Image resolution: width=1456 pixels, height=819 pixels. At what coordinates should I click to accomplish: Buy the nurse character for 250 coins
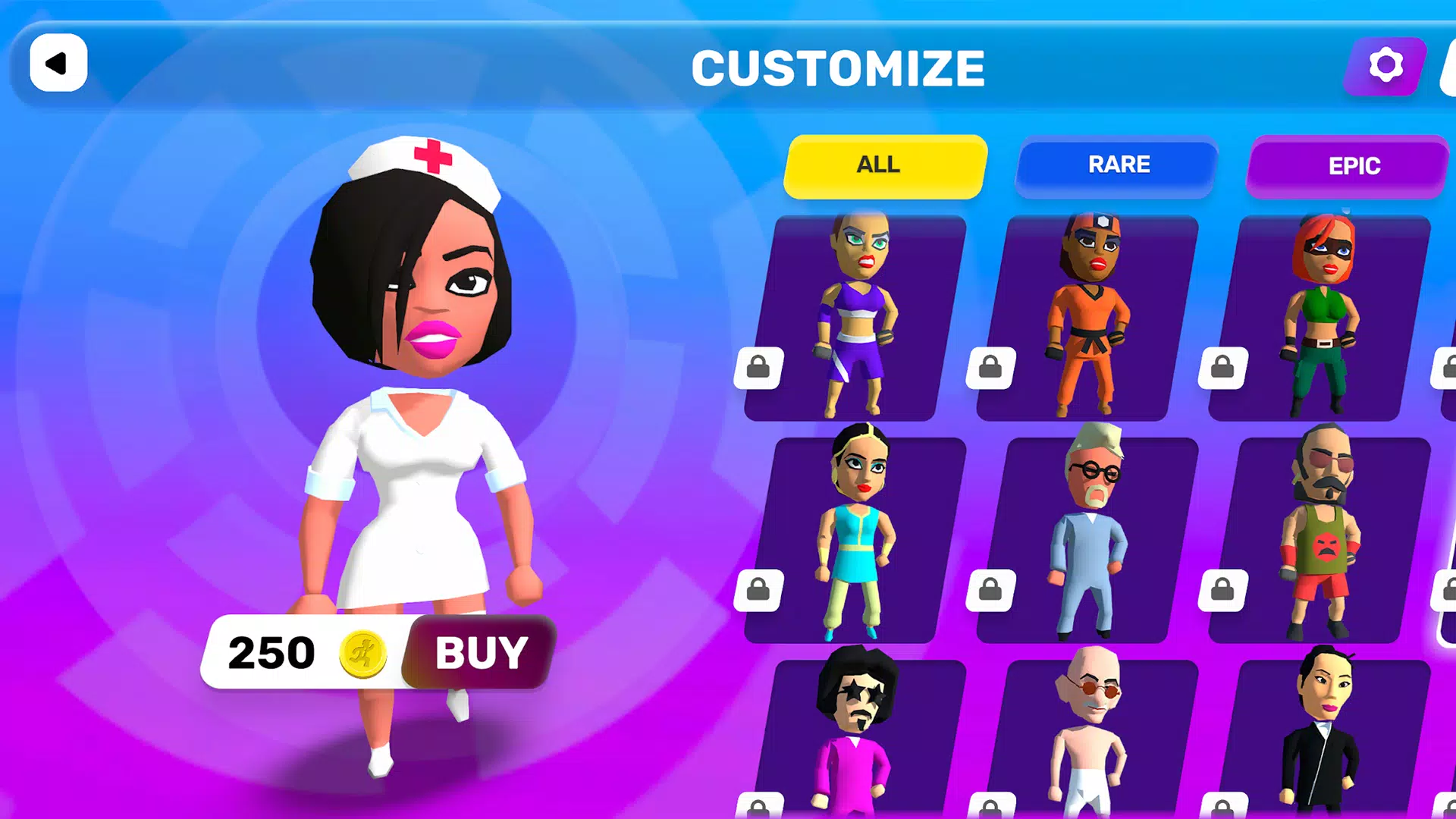tap(479, 652)
